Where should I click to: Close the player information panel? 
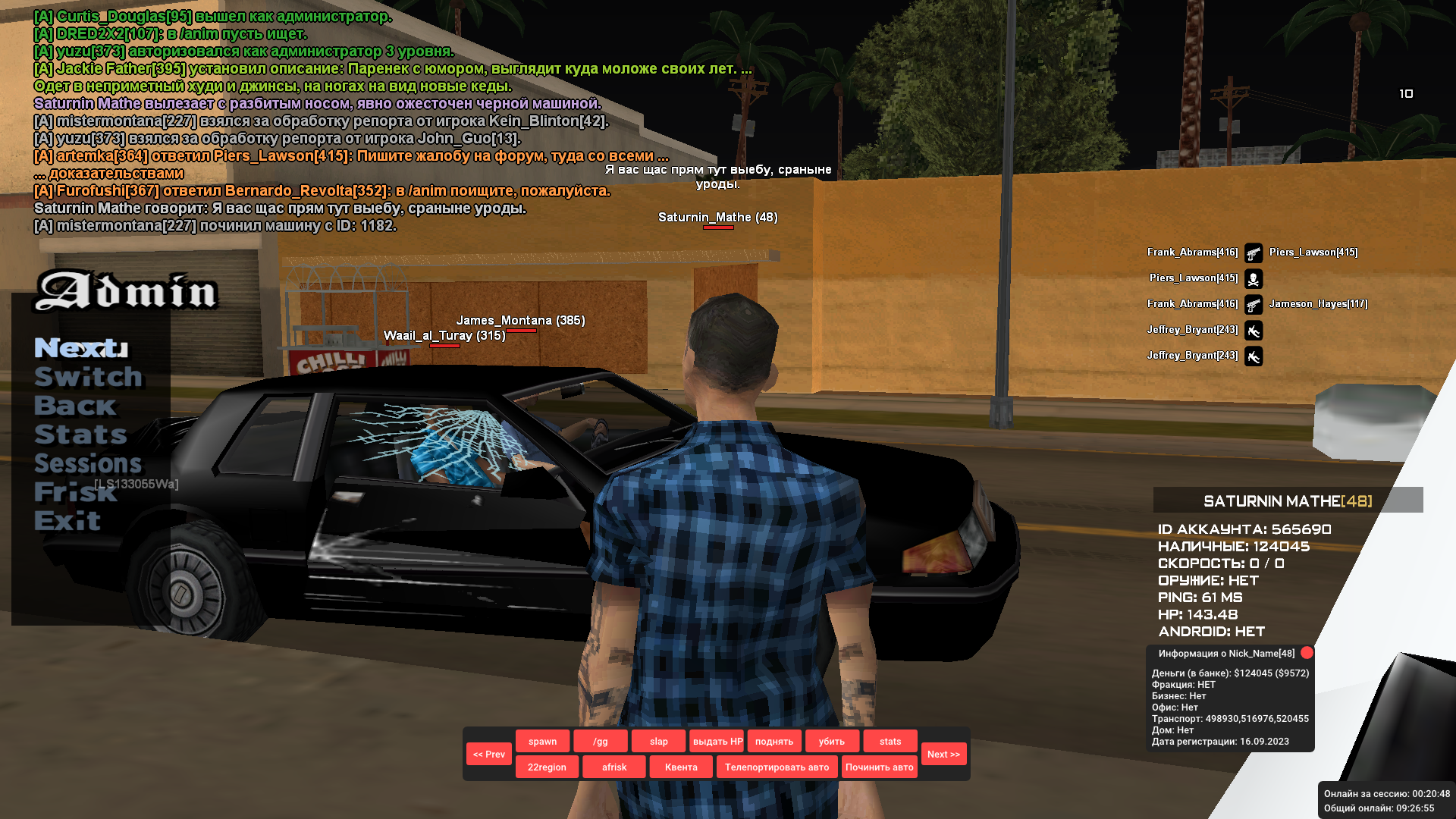tap(1307, 653)
